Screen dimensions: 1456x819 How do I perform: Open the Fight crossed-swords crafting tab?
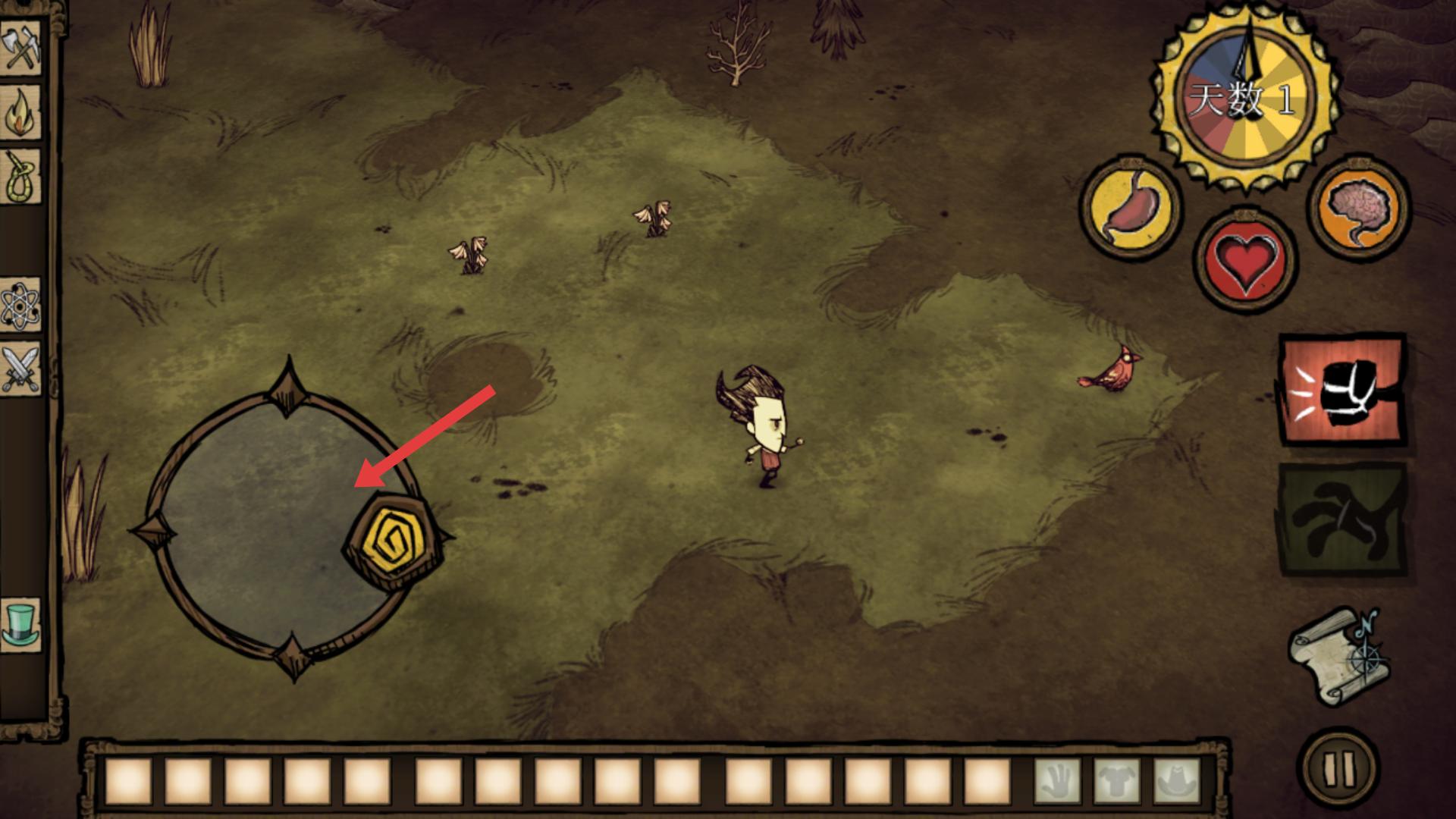coord(20,369)
